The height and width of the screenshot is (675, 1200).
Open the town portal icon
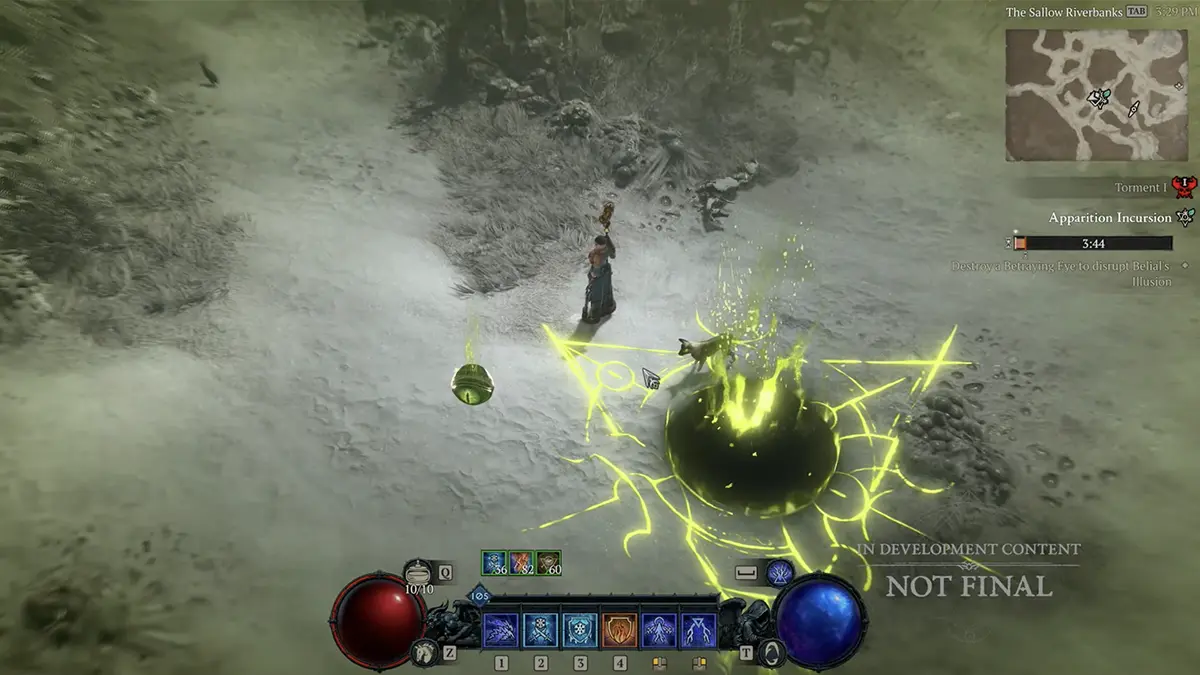click(x=770, y=652)
